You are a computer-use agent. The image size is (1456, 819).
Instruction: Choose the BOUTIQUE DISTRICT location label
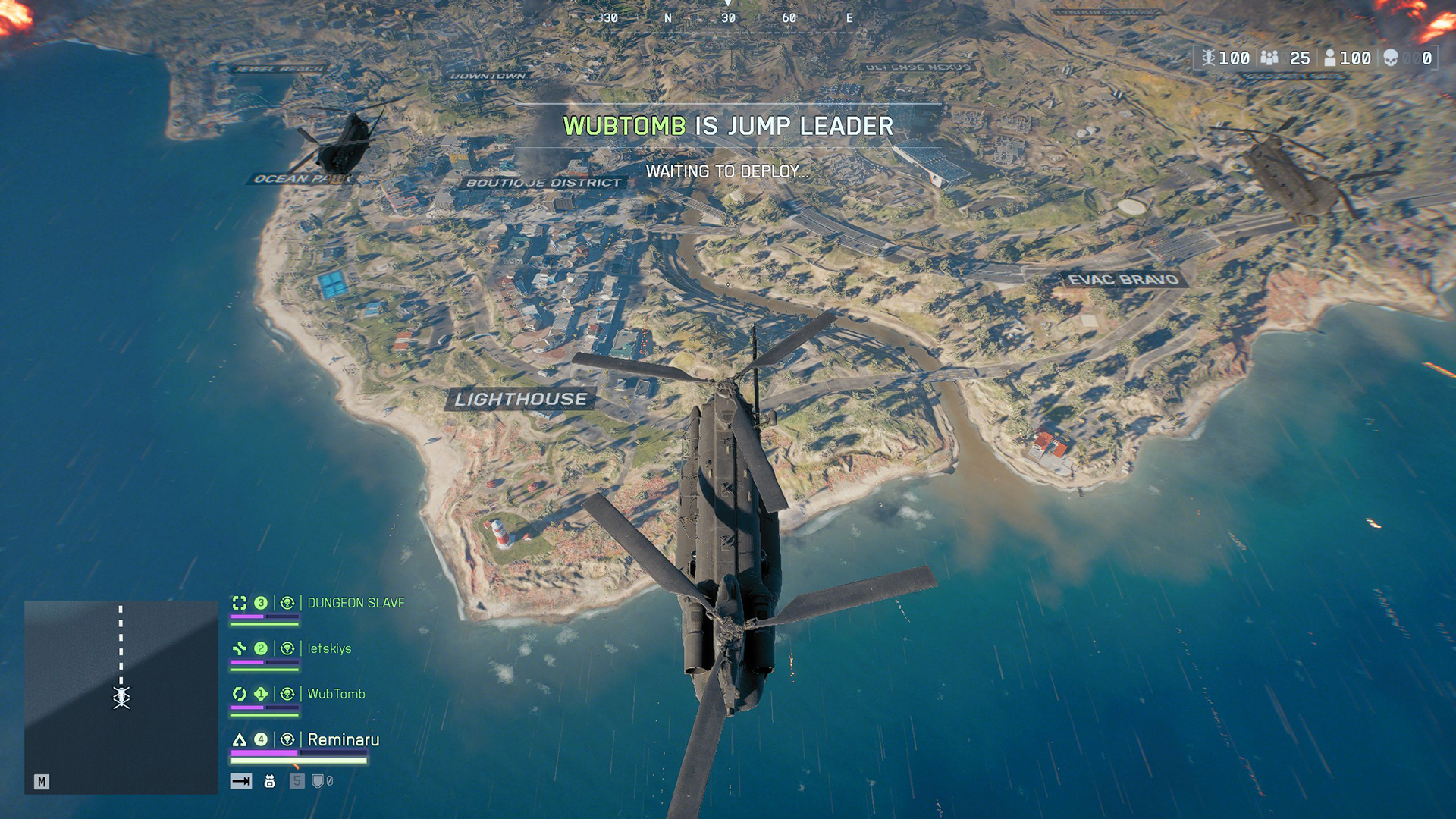(x=543, y=183)
